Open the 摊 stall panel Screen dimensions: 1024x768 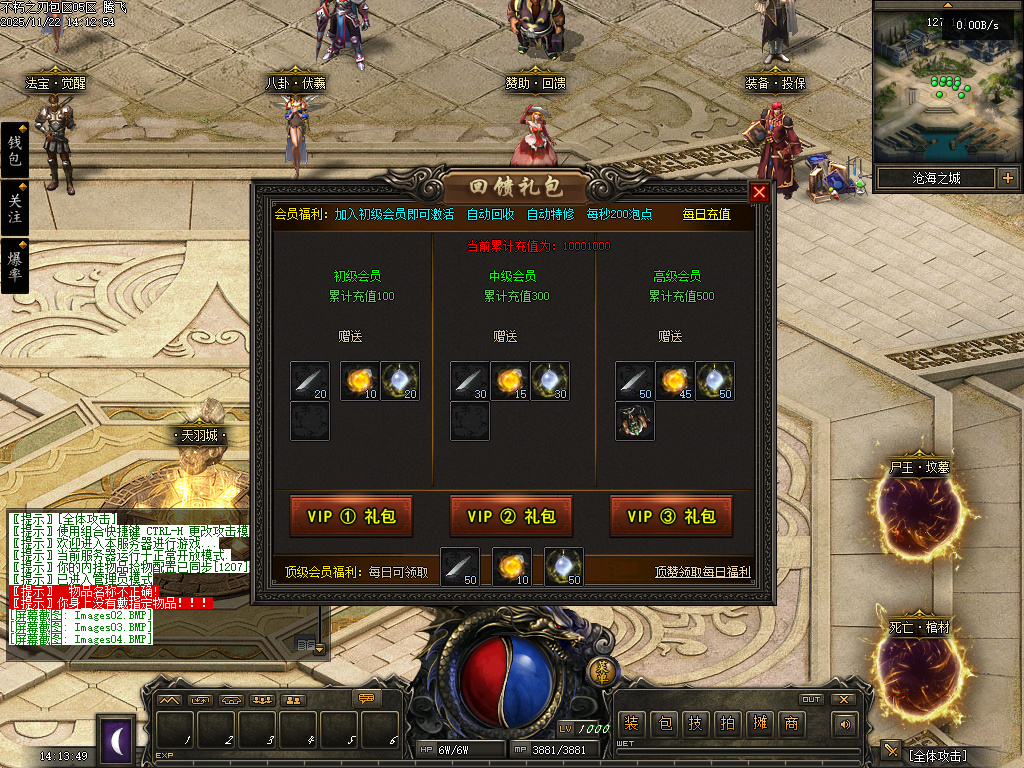click(760, 724)
